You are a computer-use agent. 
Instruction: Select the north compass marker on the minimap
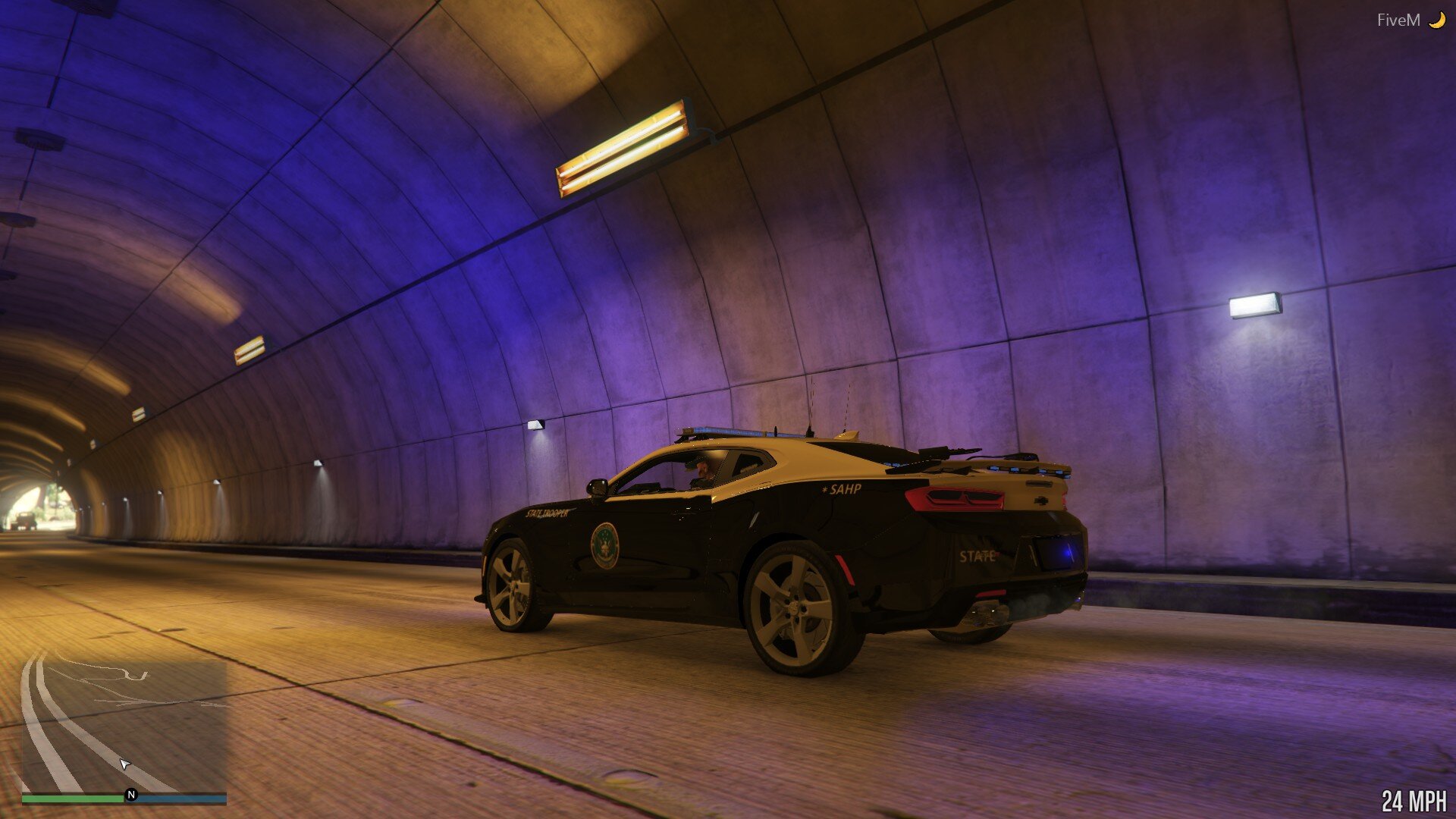point(131,795)
